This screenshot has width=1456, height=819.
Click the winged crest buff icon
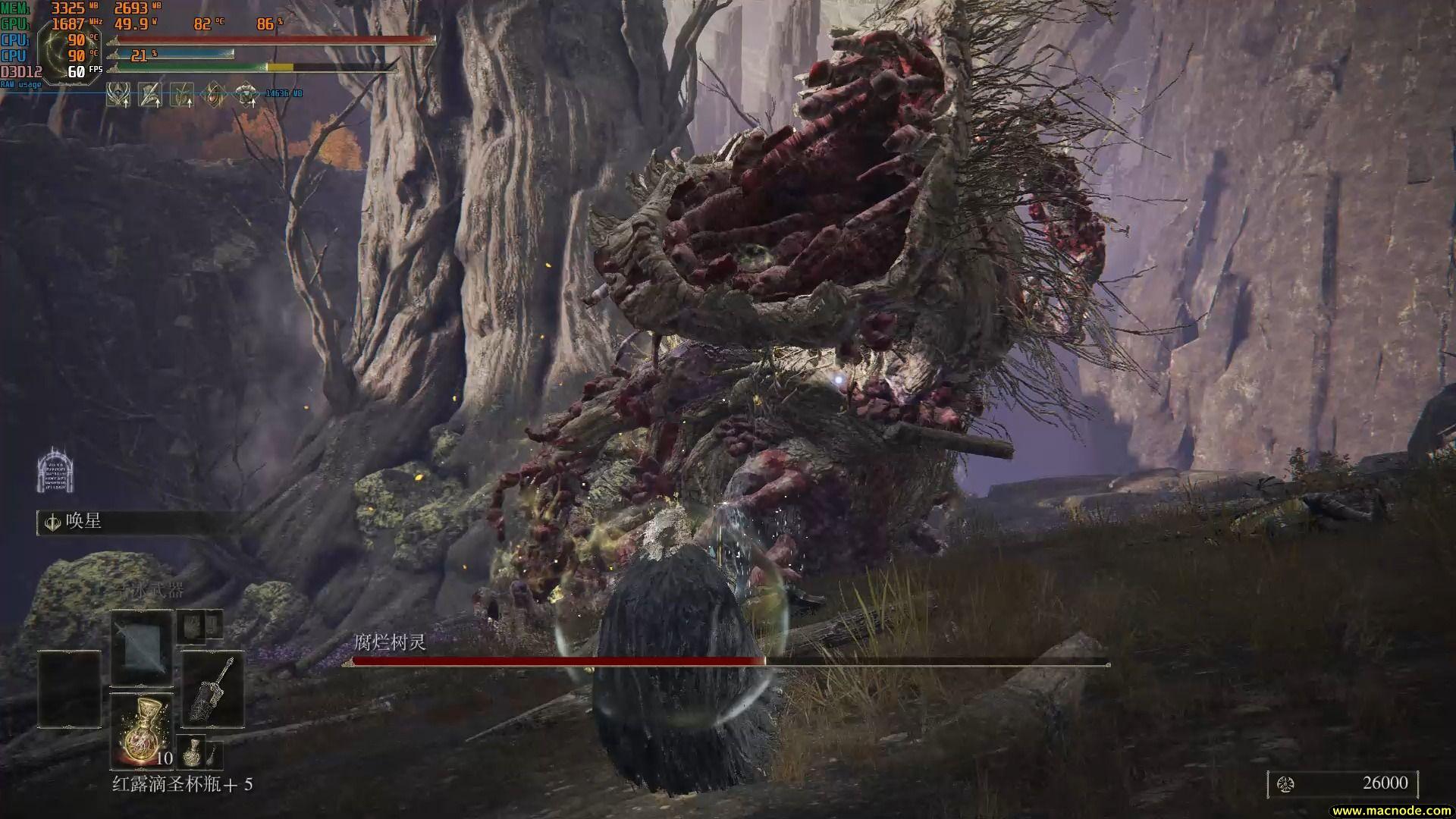pos(118,95)
